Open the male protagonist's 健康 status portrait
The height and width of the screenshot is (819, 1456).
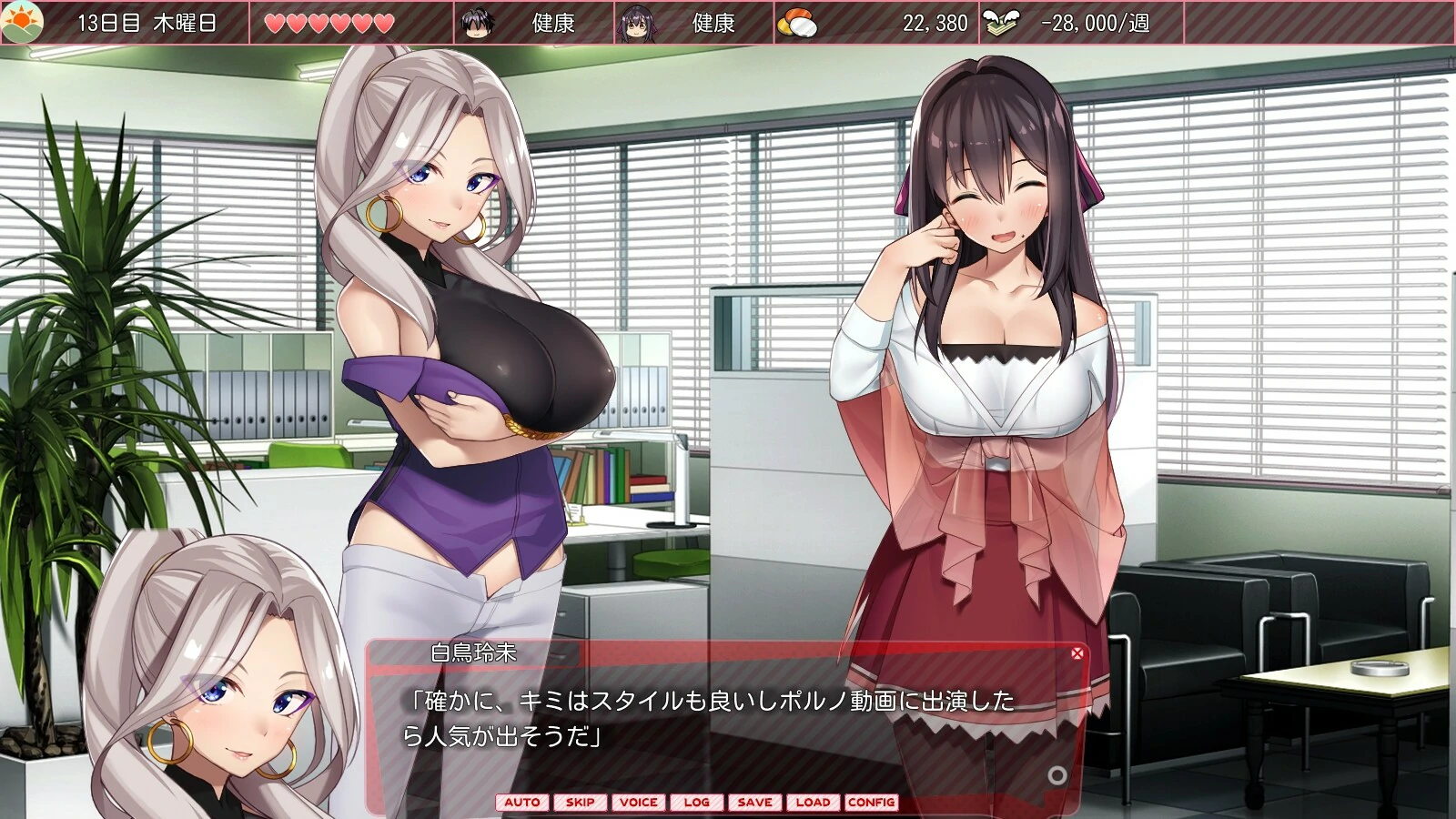click(x=474, y=22)
